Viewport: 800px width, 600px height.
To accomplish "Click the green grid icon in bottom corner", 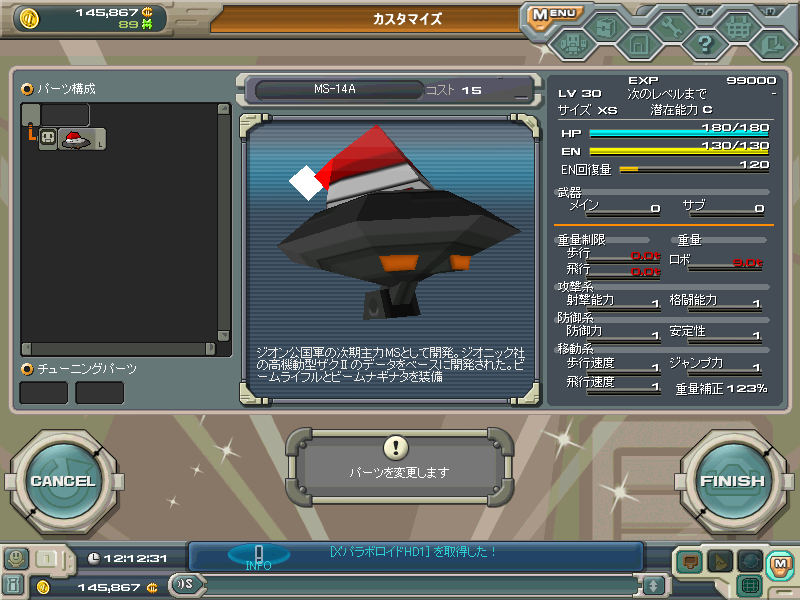I will pos(751,585).
